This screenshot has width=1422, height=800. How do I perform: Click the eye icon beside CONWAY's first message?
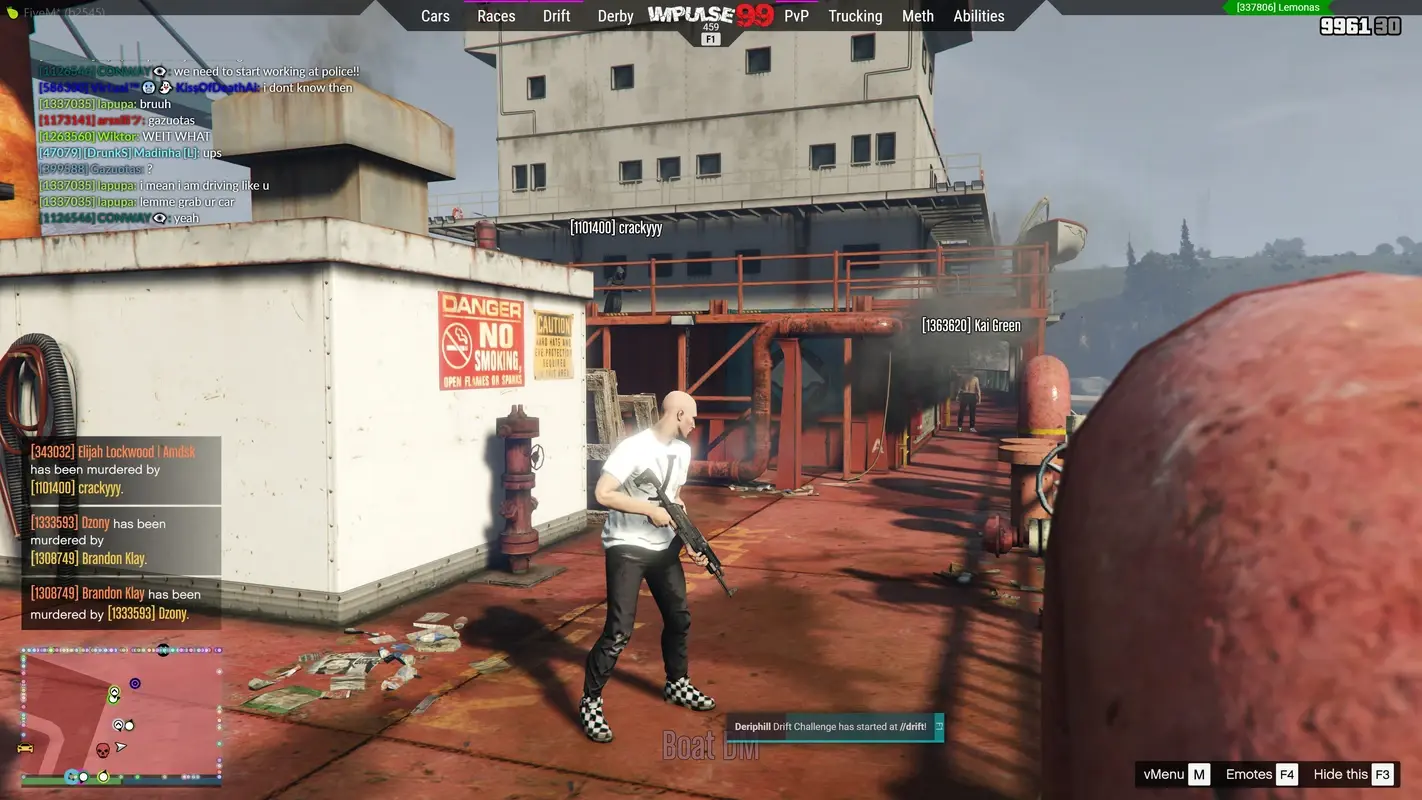click(x=158, y=71)
